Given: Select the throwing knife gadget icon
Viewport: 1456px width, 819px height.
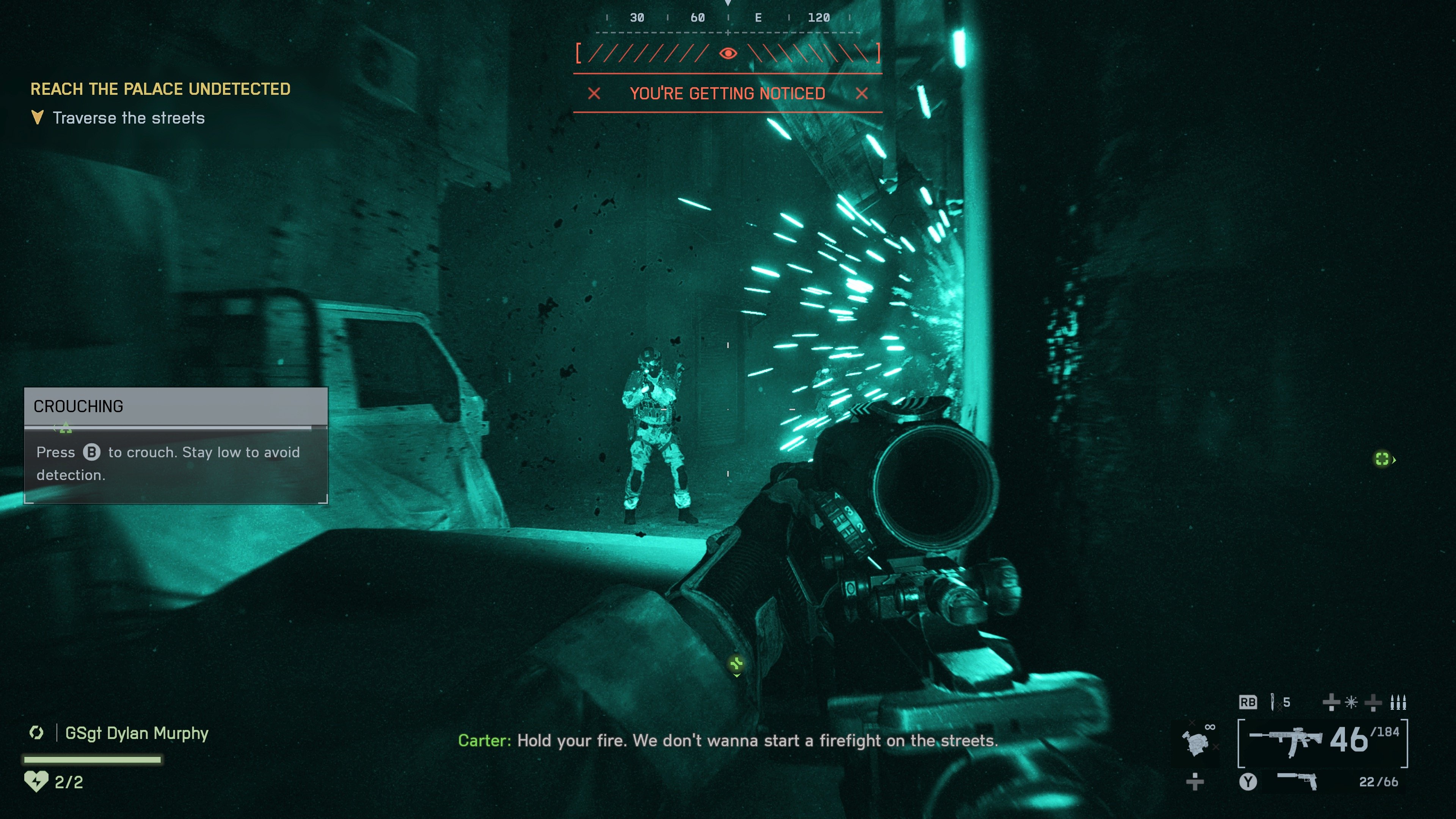Looking at the screenshot, I should pos(1272,702).
